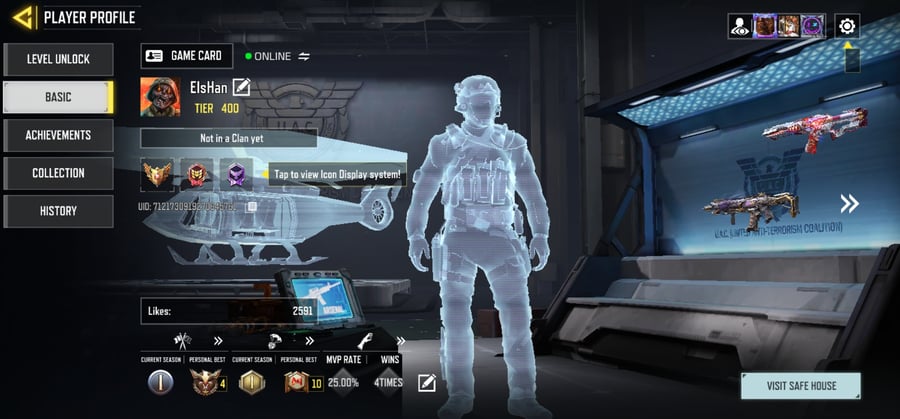Image resolution: width=900 pixels, height=419 pixels.
Task: Open the Level Unlock tab
Action: pyautogui.click(x=58, y=59)
